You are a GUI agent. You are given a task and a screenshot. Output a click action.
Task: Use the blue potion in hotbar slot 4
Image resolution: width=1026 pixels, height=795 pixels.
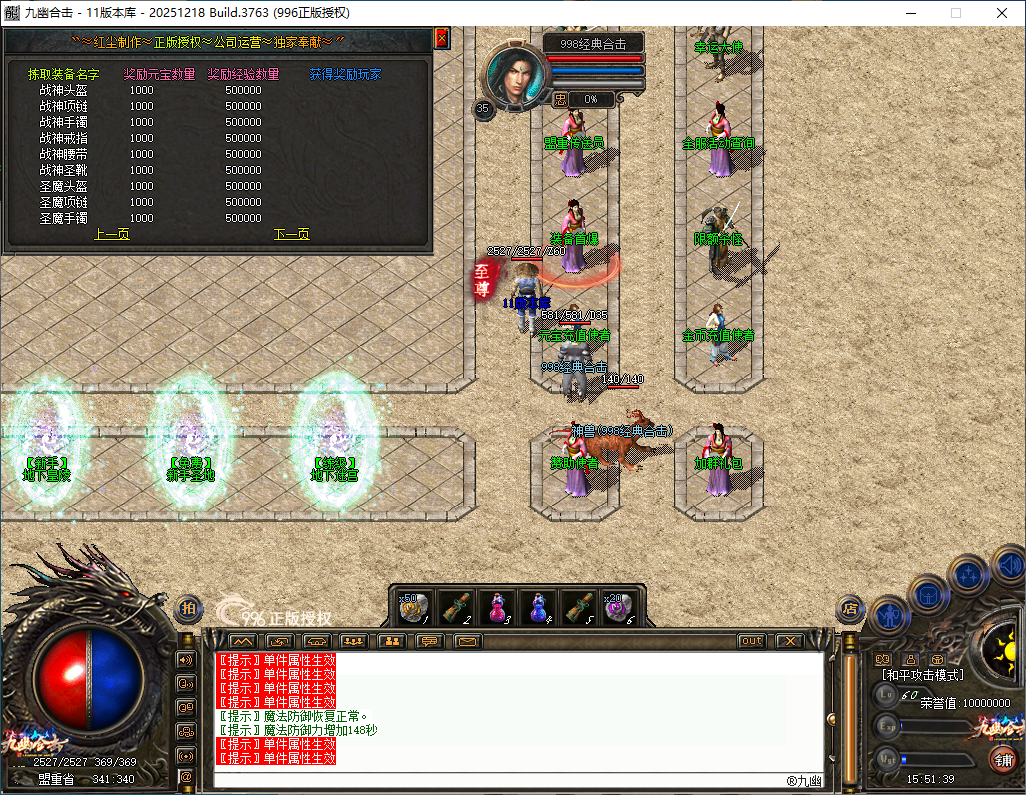(538, 607)
